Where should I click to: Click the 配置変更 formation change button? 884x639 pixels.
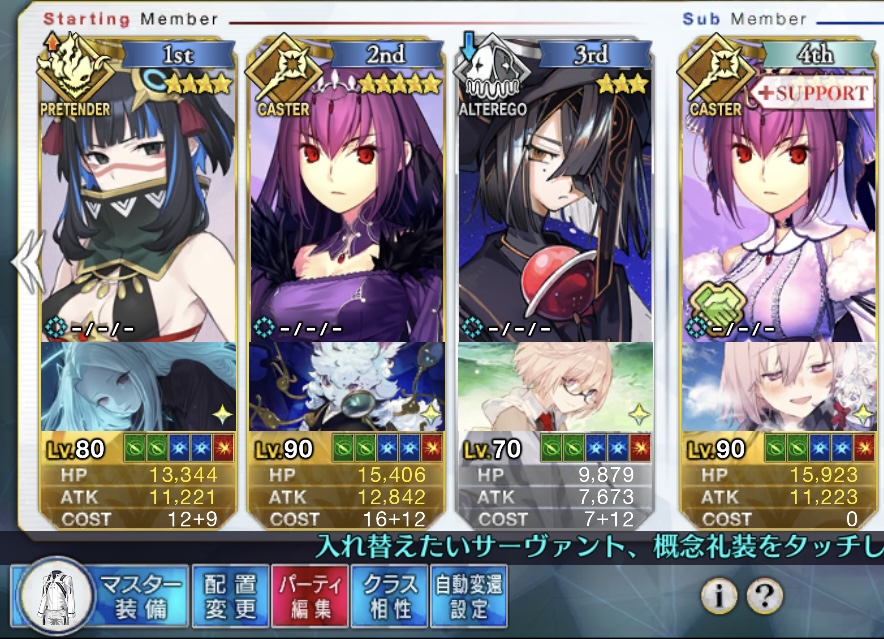click(231, 596)
